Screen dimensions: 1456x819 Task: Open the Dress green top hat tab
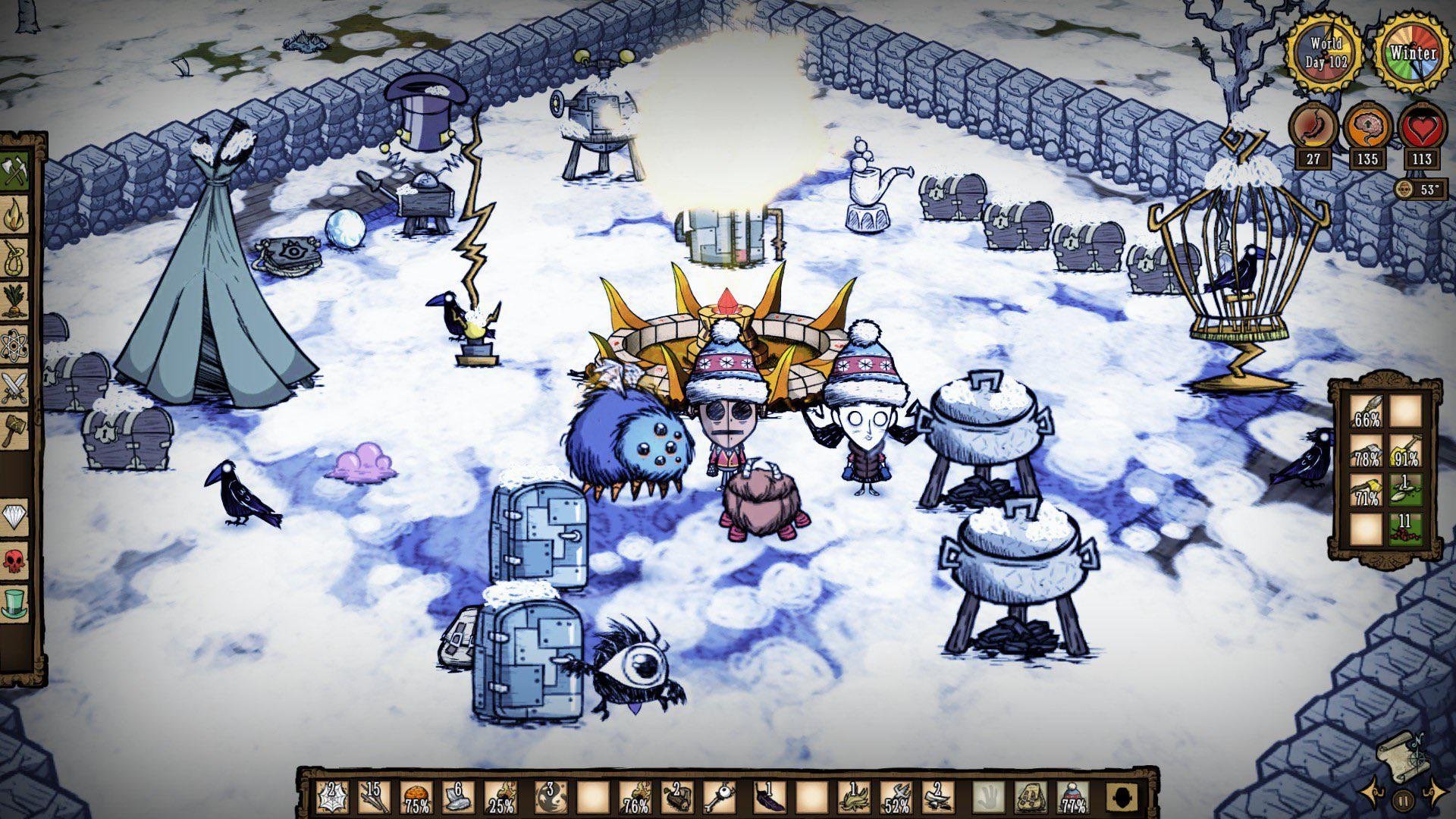click(x=15, y=604)
